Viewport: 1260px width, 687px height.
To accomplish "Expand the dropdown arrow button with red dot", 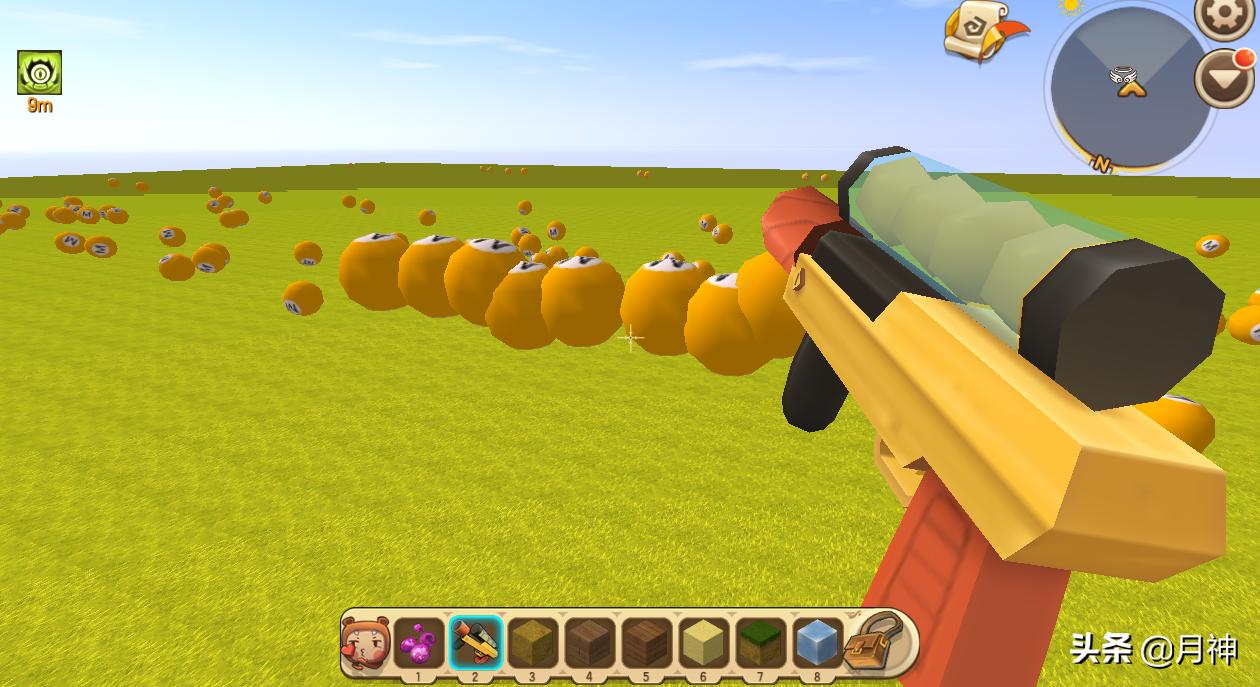I will (1225, 79).
